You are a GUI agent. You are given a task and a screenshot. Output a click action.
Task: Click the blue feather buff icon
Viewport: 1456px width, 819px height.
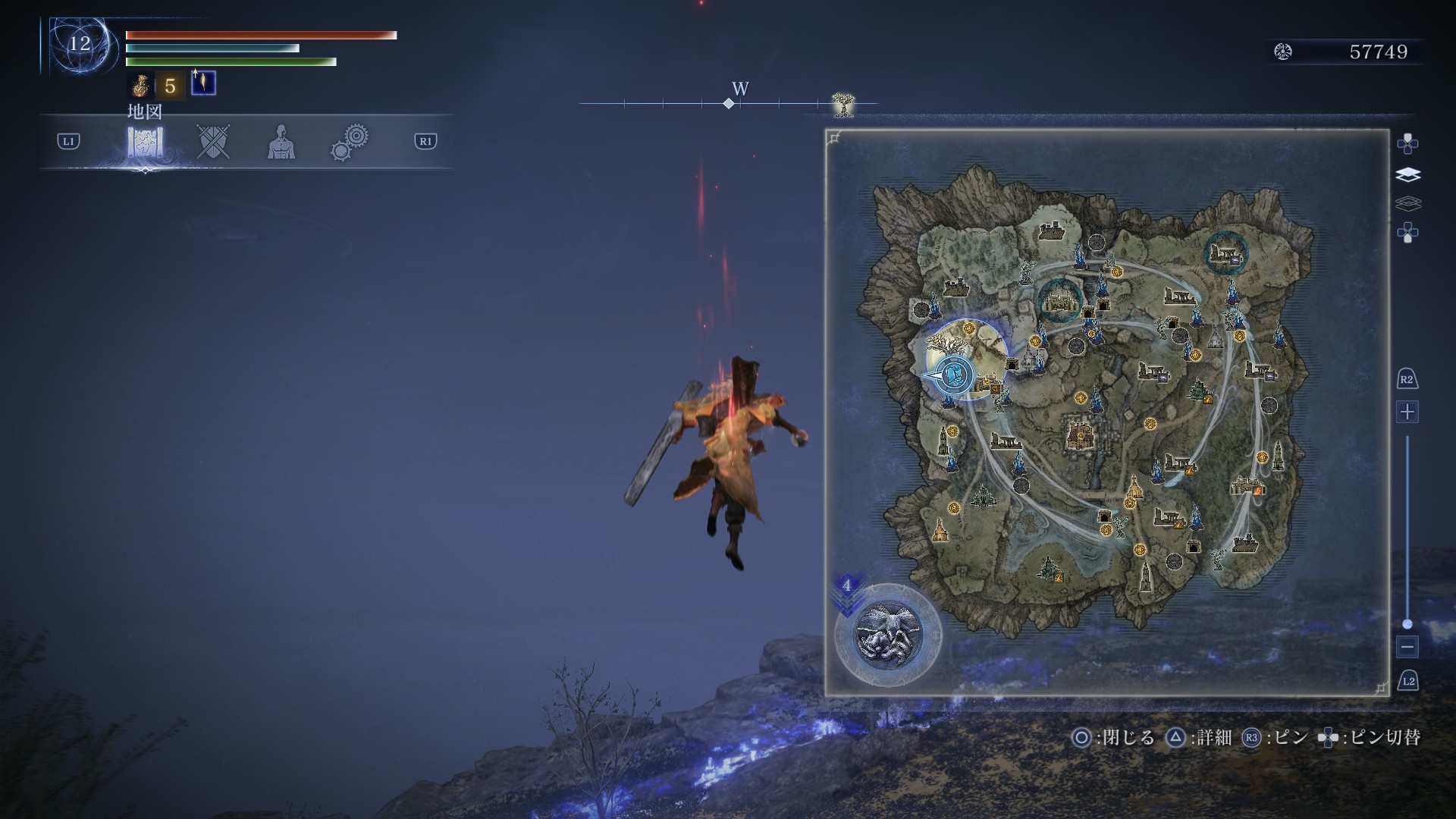[x=203, y=83]
